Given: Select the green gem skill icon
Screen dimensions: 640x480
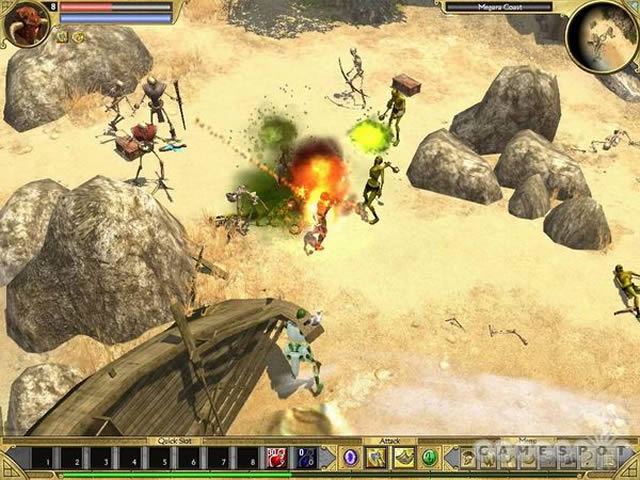Looking at the screenshot, I should (x=430, y=458).
